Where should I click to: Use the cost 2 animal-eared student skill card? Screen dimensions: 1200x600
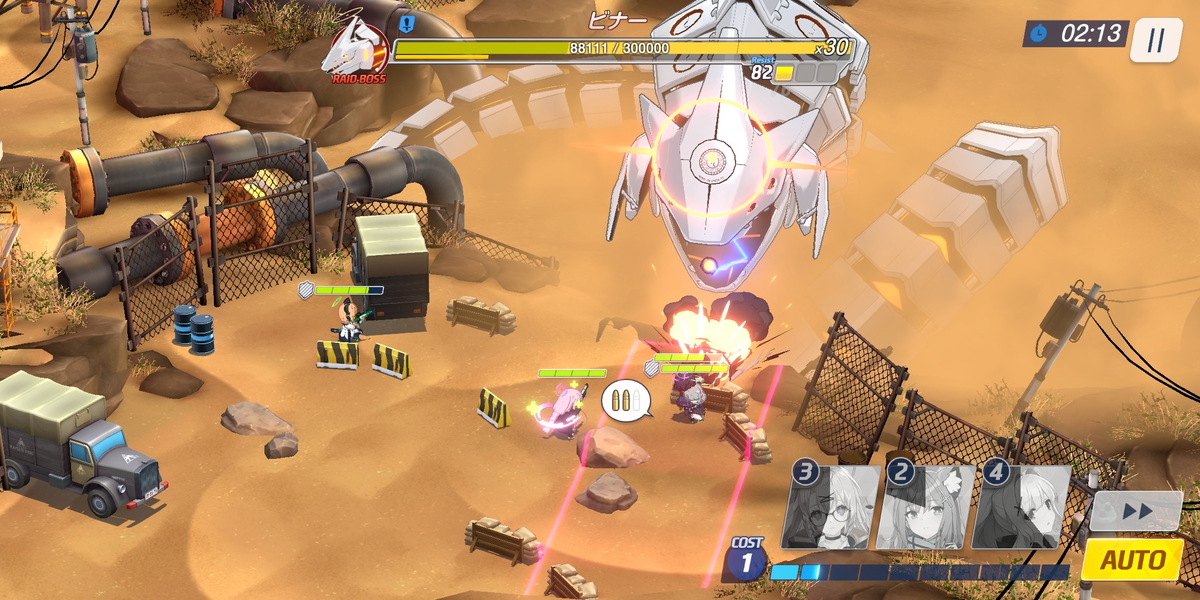click(x=927, y=507)
